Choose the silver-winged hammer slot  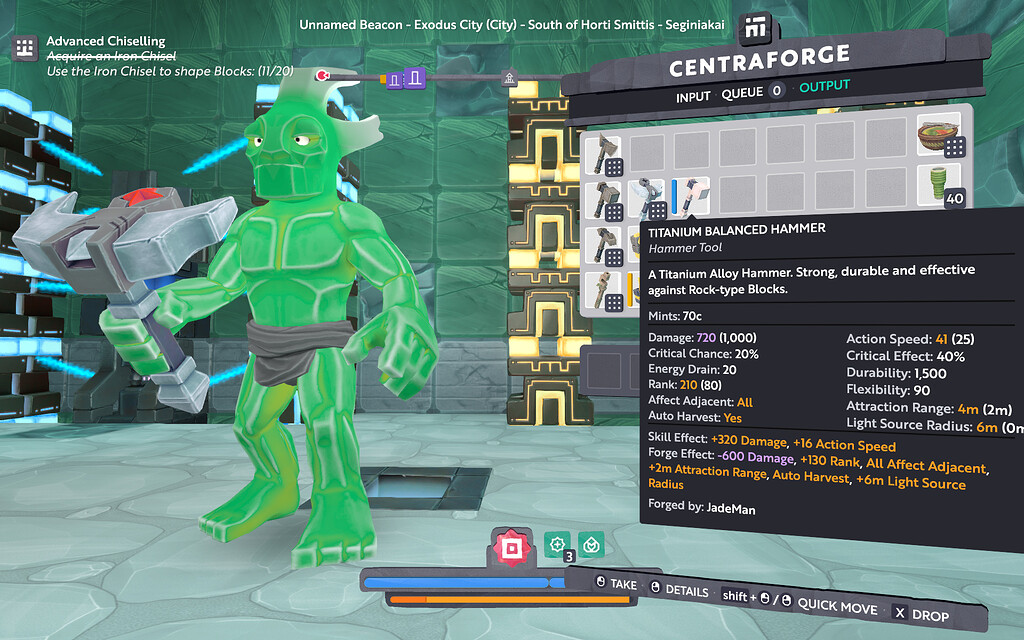point(648,196)
